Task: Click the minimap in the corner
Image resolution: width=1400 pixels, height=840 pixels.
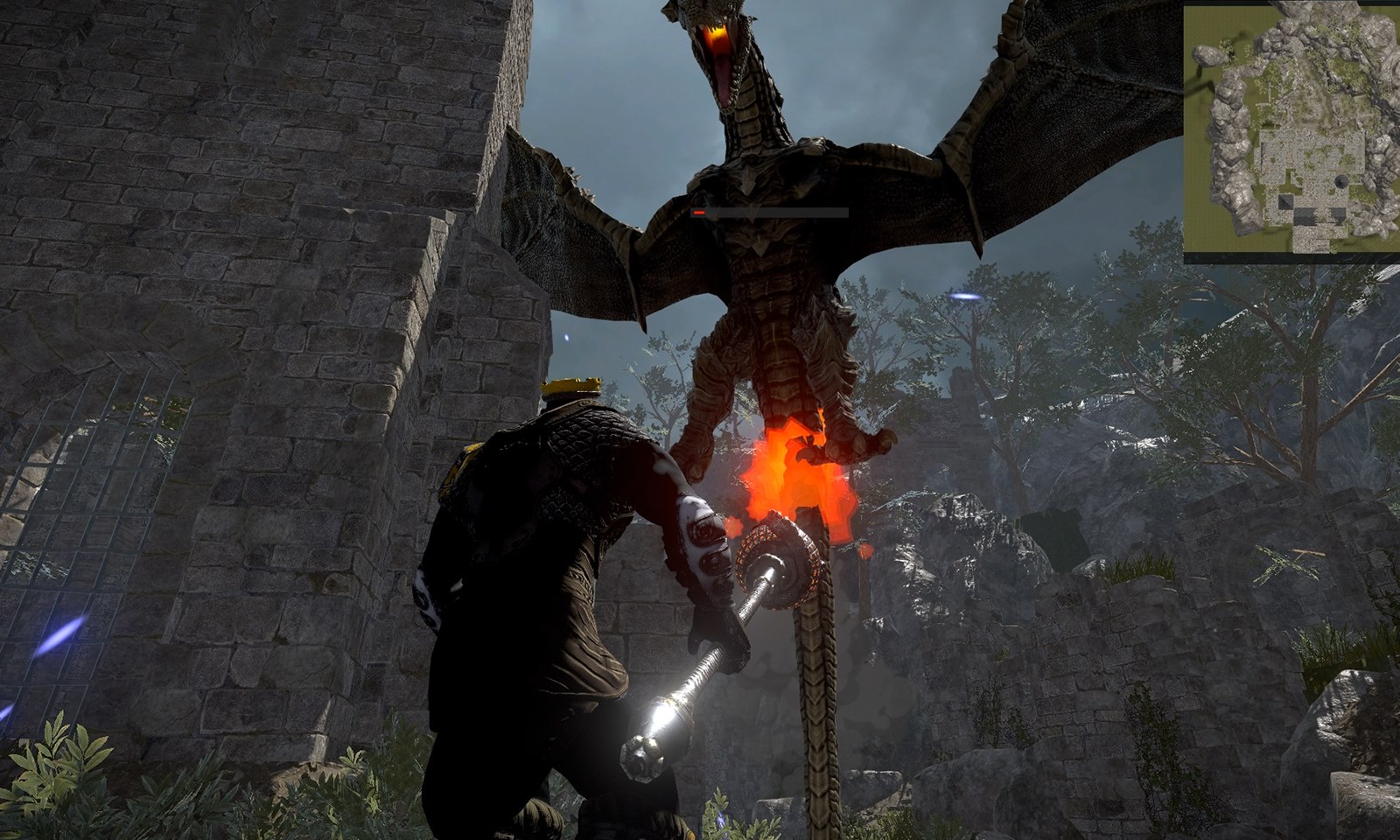Action: pos(1291,131)
